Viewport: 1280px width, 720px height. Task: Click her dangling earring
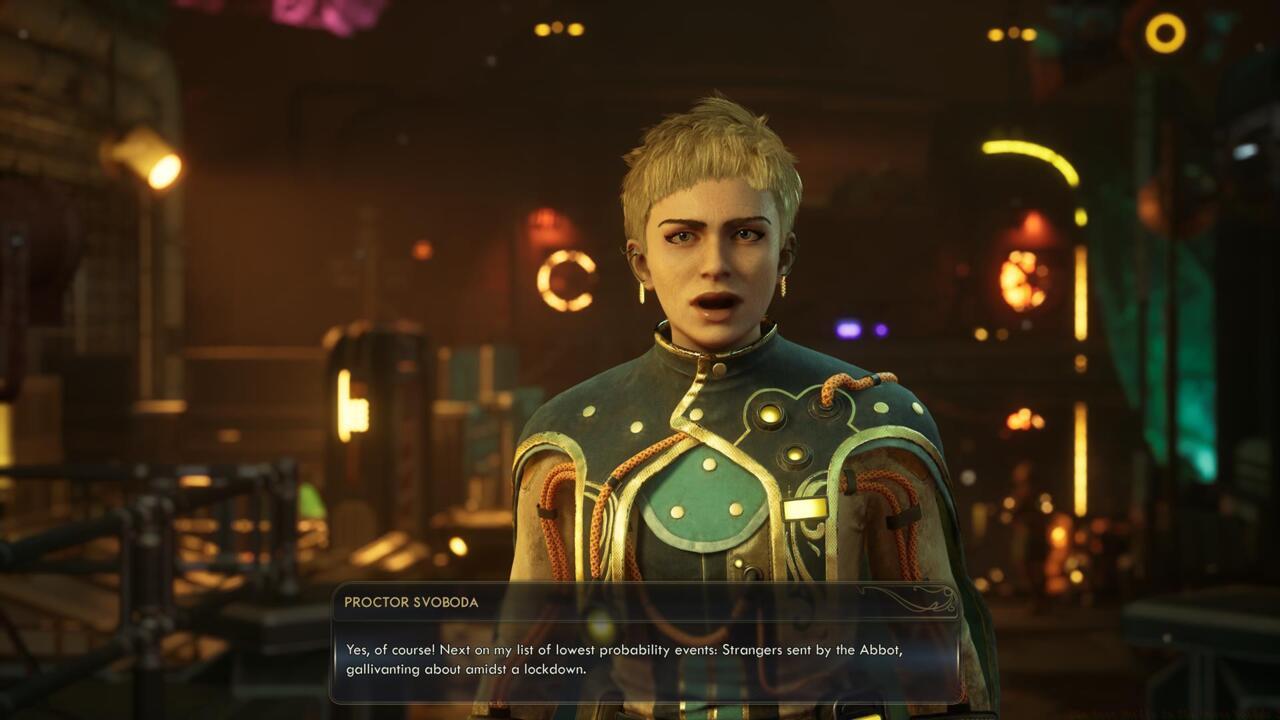[x=641, y=291]
